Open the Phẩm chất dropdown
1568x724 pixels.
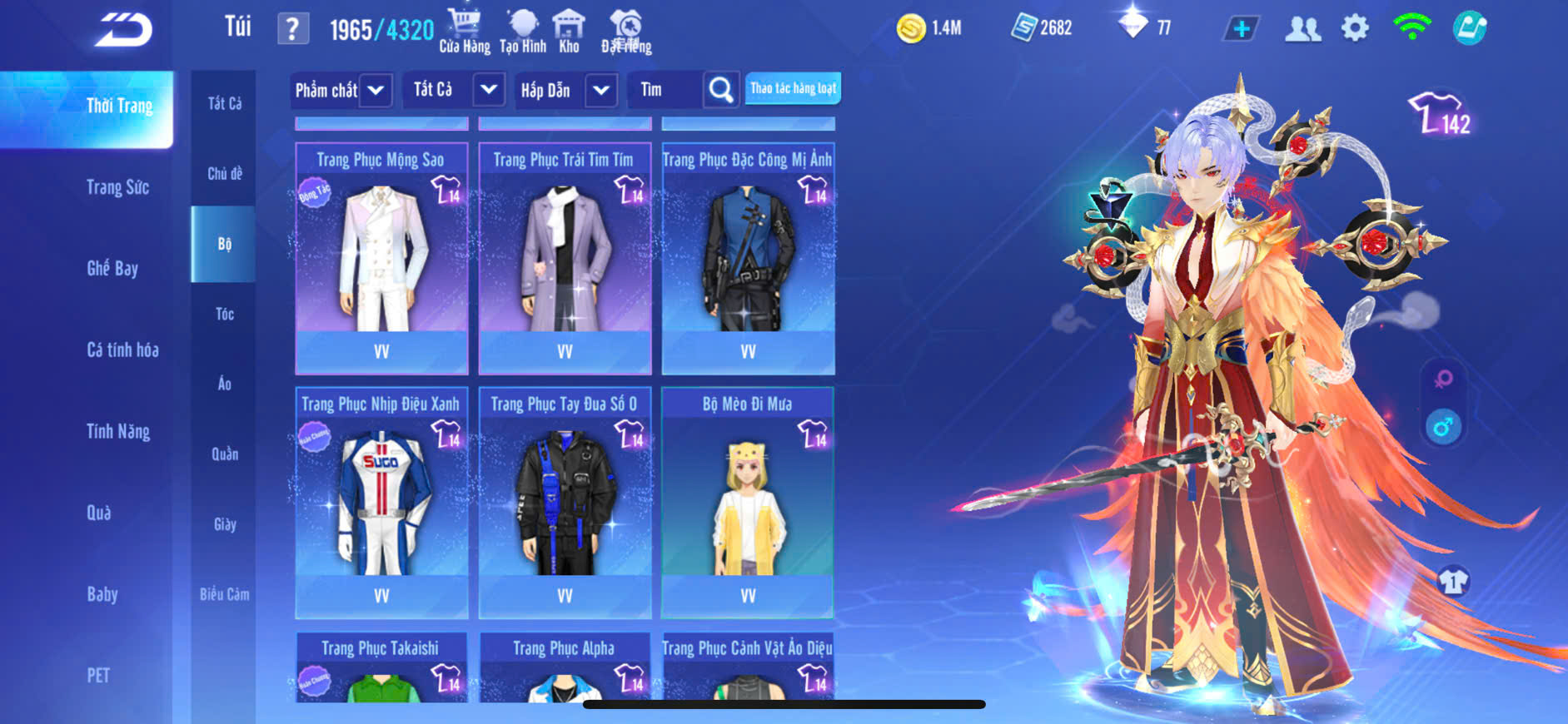coord(341,90)
